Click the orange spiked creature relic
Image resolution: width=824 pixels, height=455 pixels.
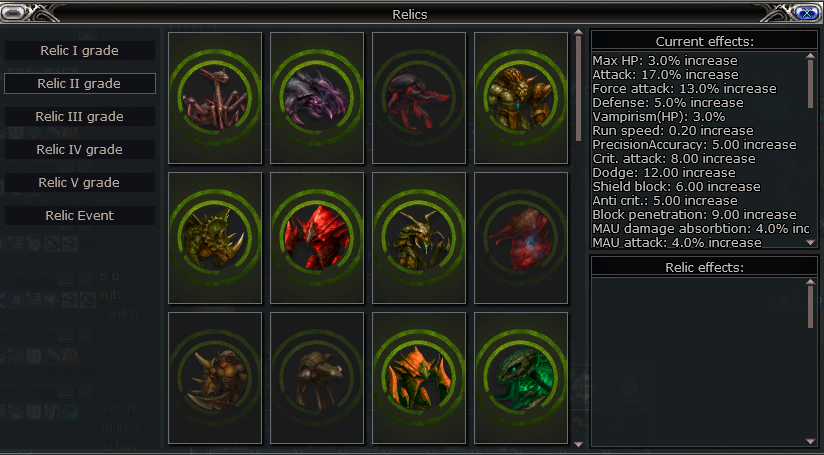click(x=419, y=377)
